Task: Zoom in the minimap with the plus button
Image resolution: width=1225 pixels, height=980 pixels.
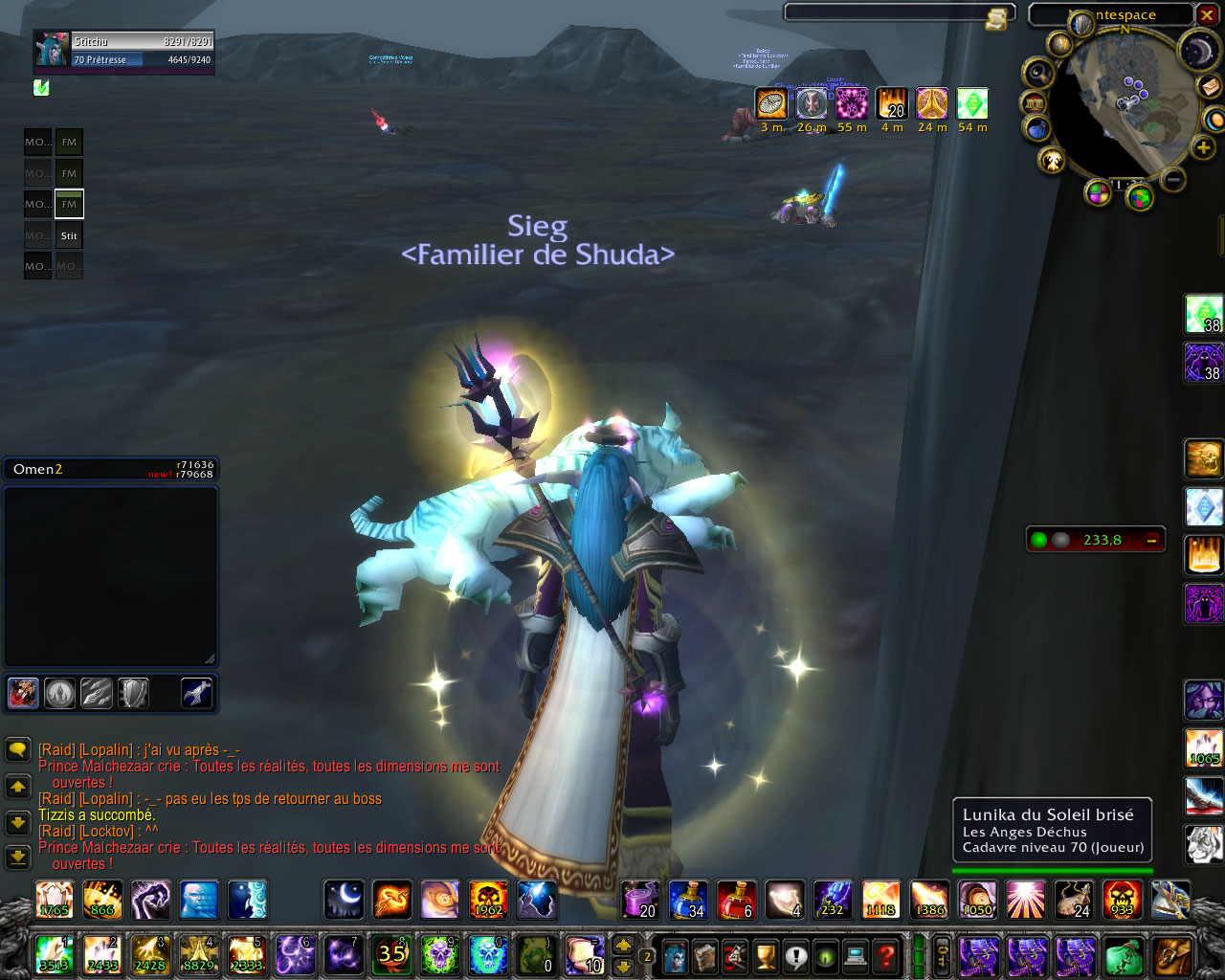Action: point(1204,147)
